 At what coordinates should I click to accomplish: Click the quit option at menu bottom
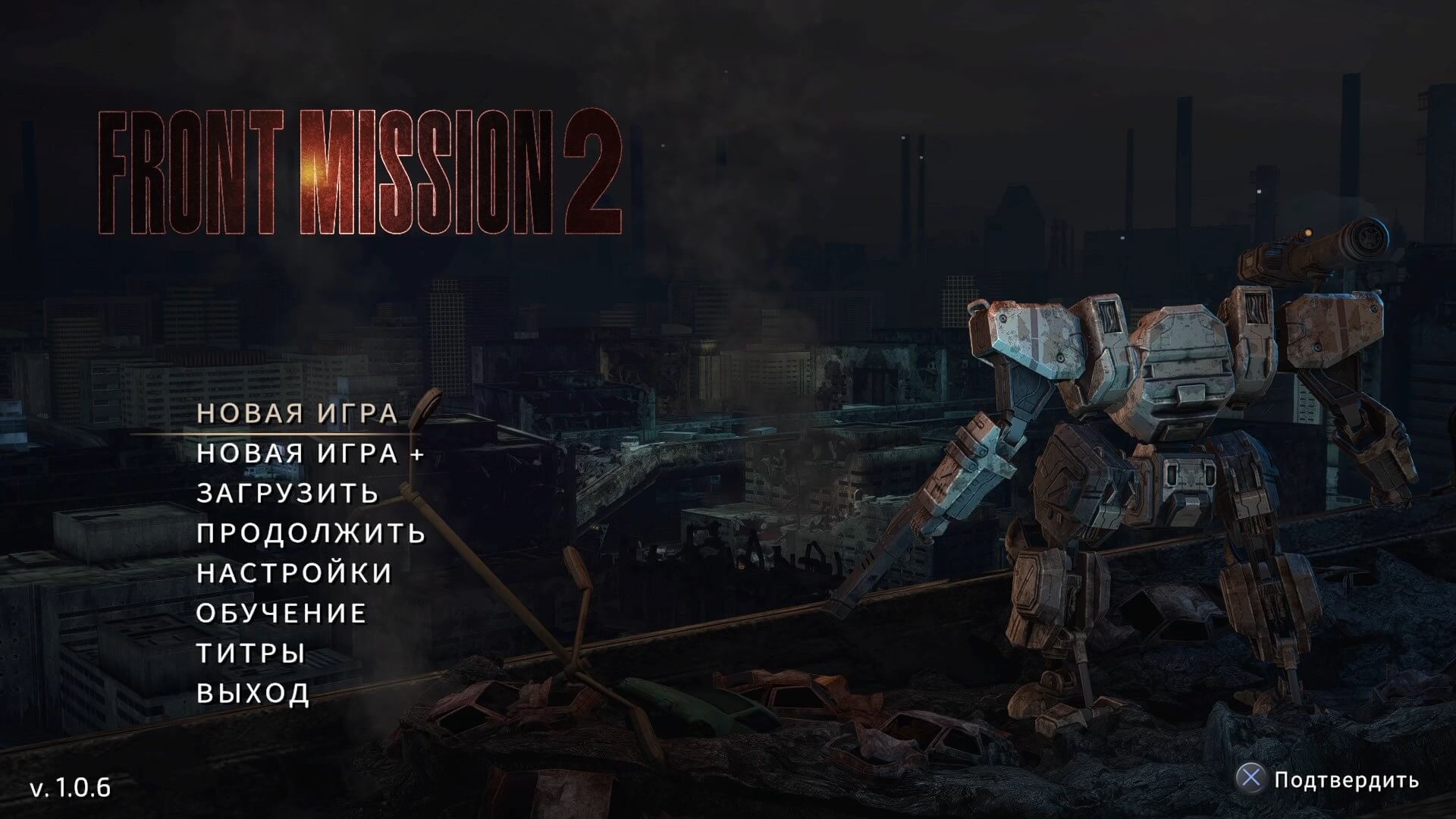coord(252,692)
